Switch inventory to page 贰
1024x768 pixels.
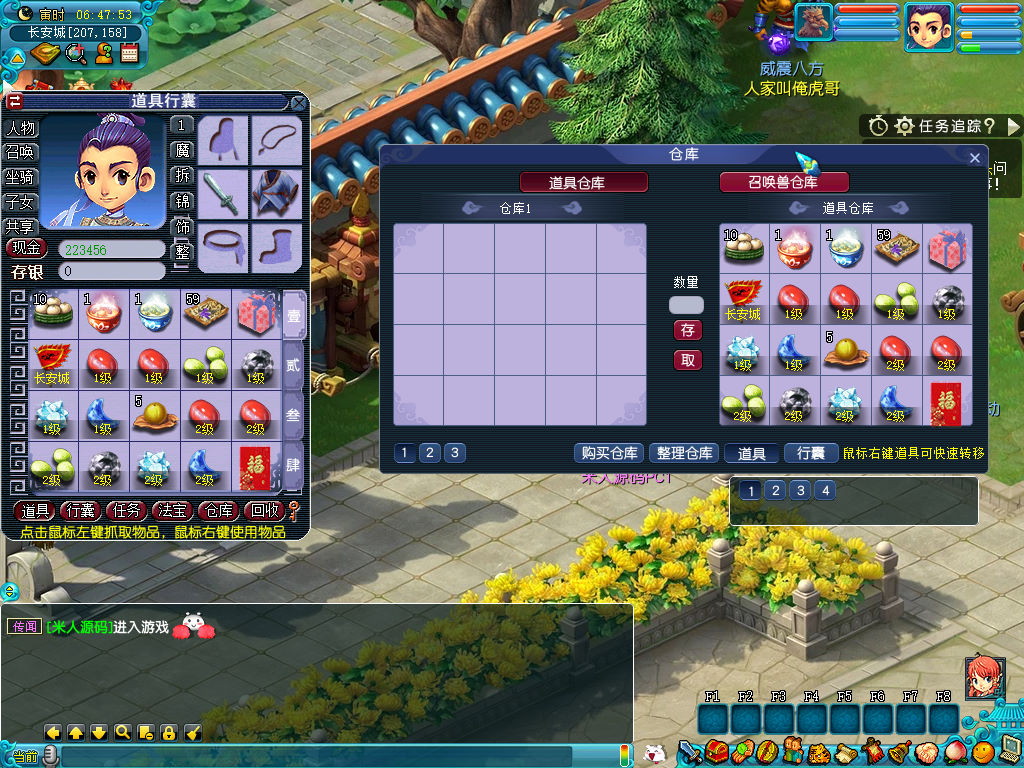pos(293,366)
